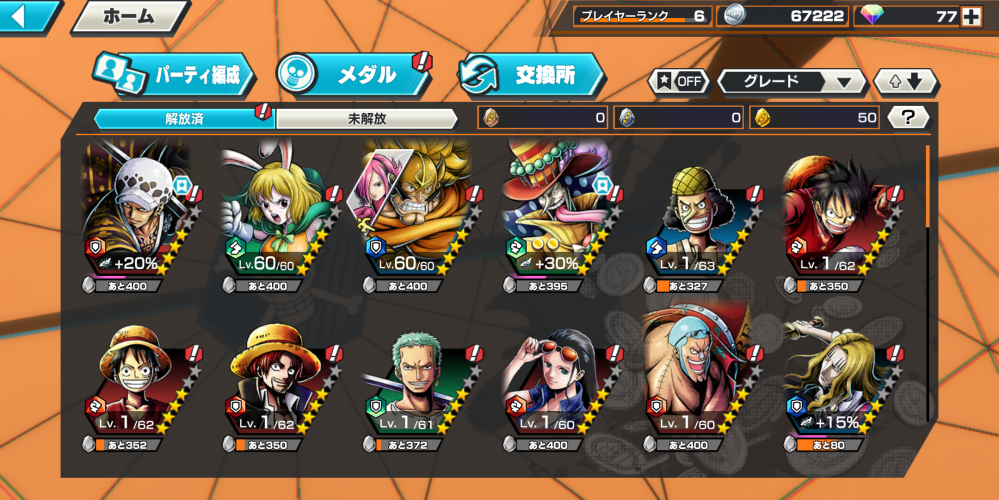Toggle the favorite star OFF filter
Image resolution: width=999 pixels, height=500 pixels.
679,82
